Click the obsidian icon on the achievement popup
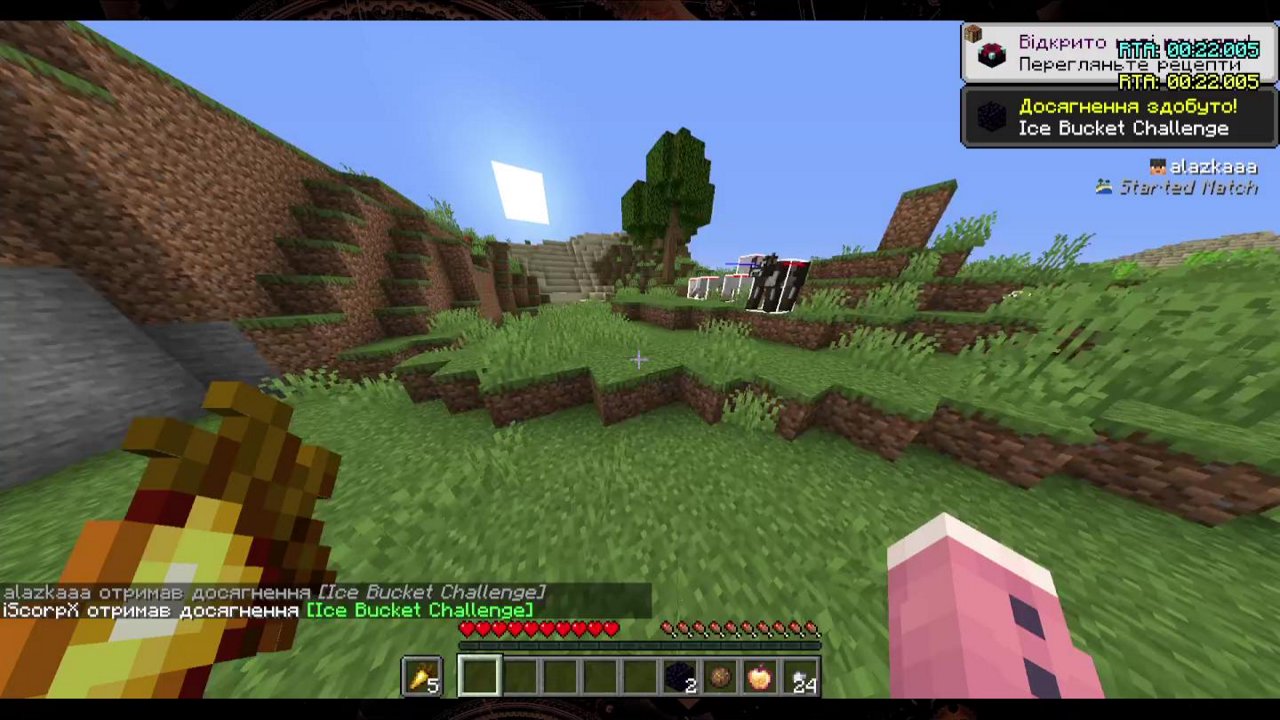This screenshot has height=720, width=1280. (x=992, y=117)
